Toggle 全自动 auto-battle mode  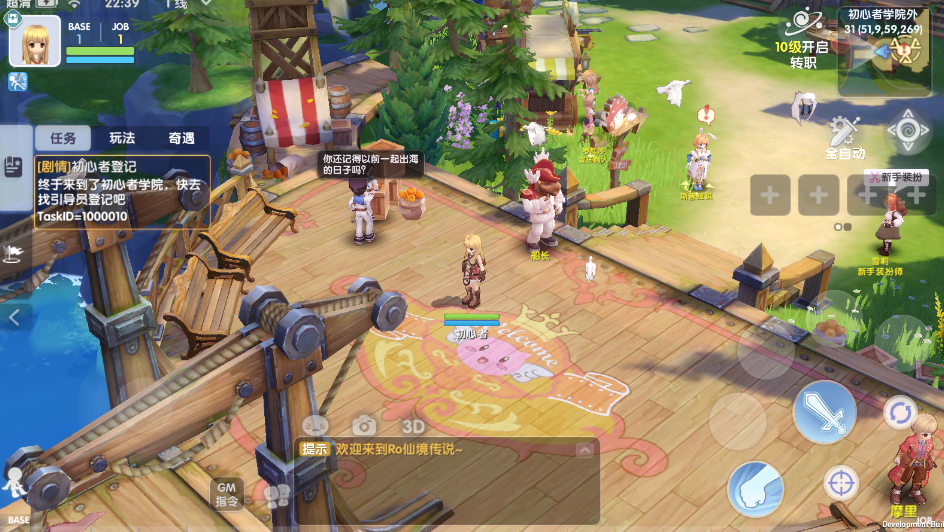click(x=844, y=137)
